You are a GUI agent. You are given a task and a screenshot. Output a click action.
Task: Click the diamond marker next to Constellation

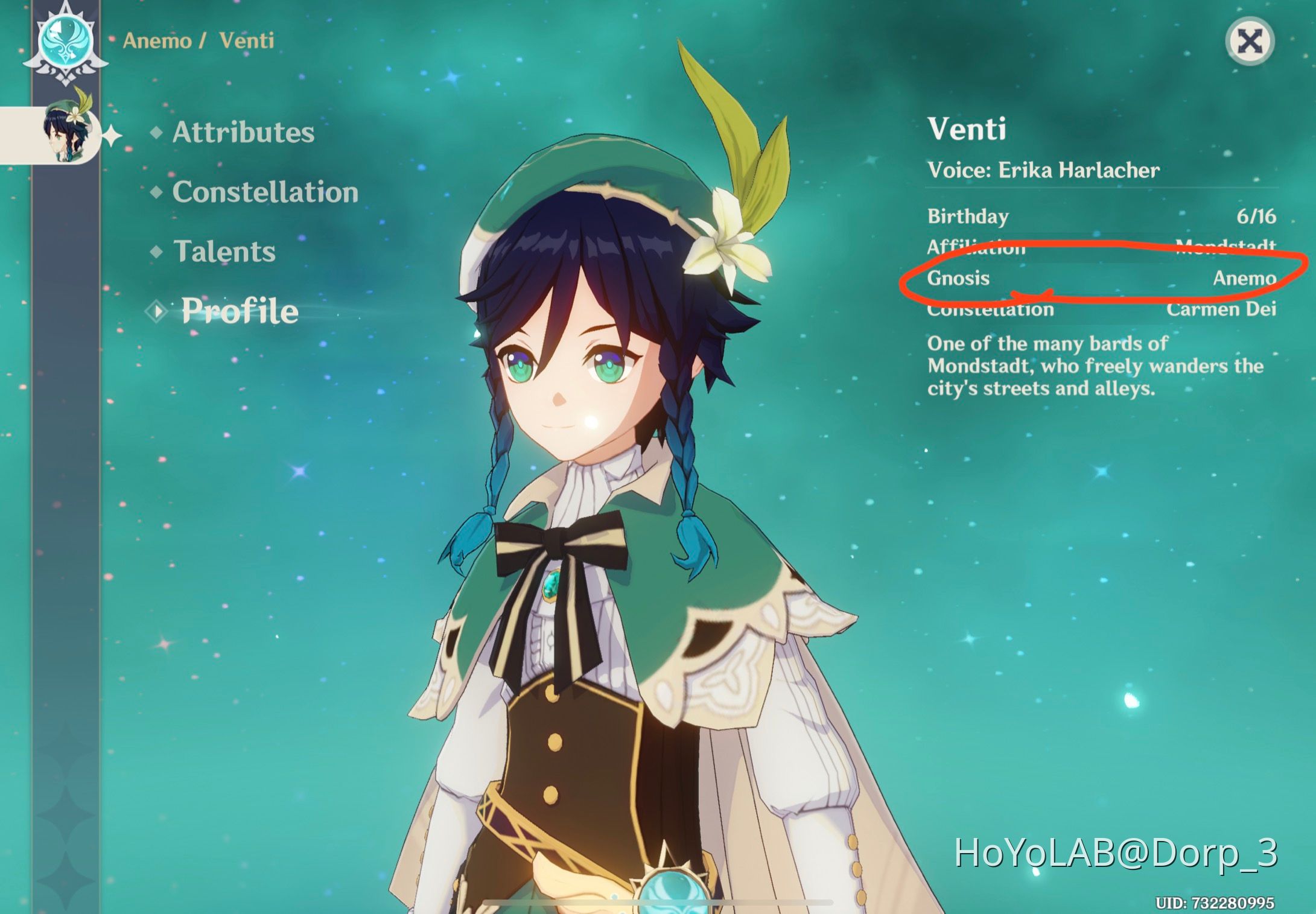(158, 193)
